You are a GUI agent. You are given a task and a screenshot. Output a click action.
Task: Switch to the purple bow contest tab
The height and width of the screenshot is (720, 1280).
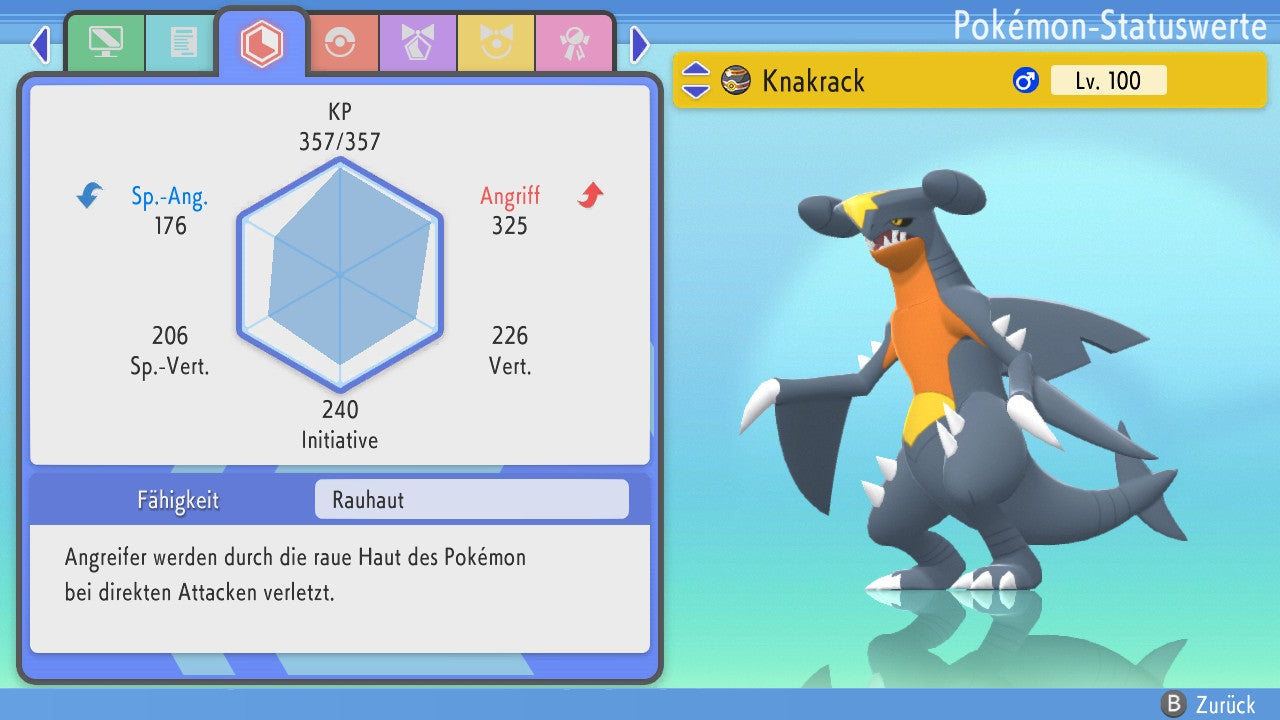(x=418, y=42)
